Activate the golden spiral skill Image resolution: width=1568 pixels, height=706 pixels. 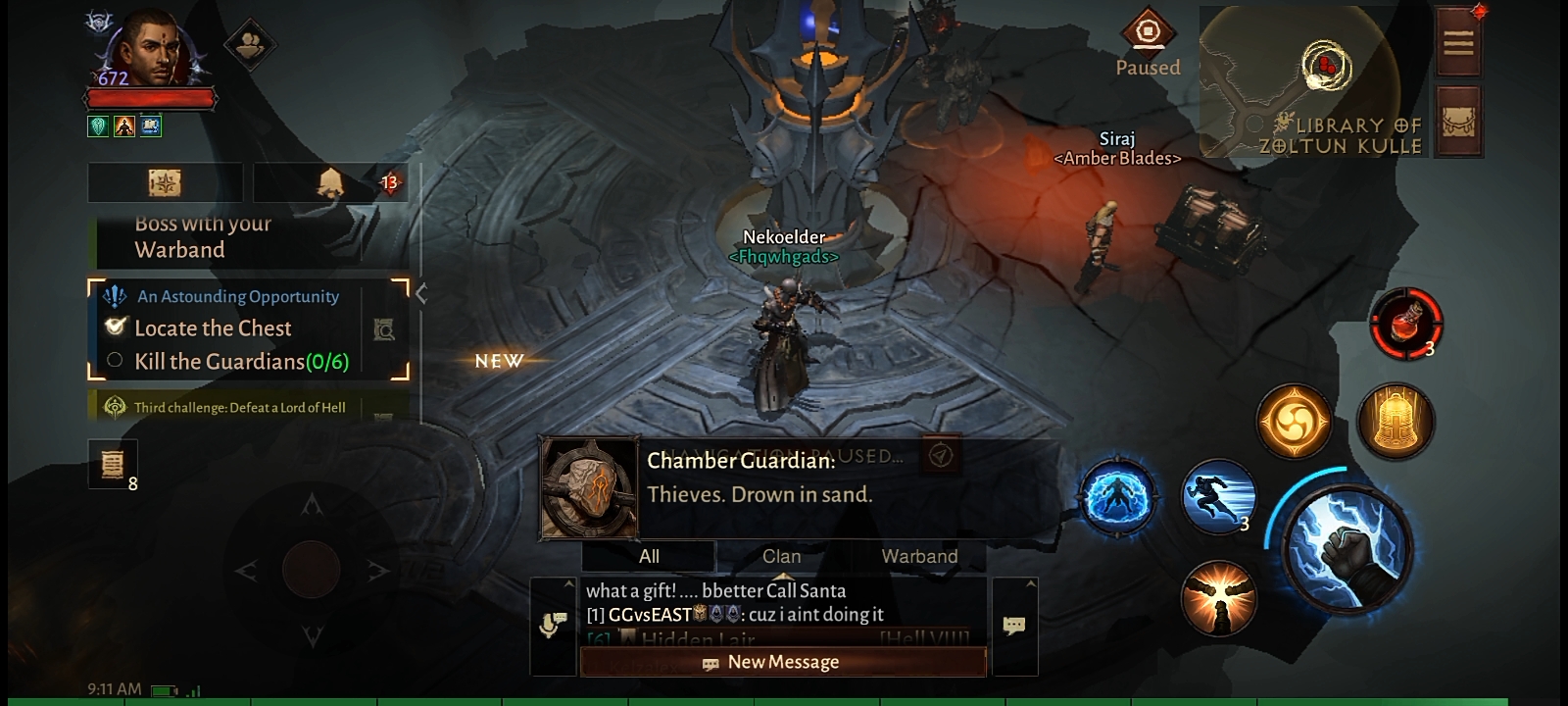[x=1294, y=422]
